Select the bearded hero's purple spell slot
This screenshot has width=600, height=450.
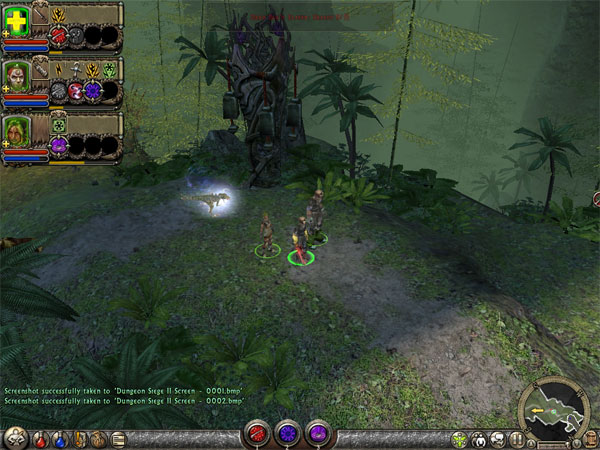coord(94,91)
